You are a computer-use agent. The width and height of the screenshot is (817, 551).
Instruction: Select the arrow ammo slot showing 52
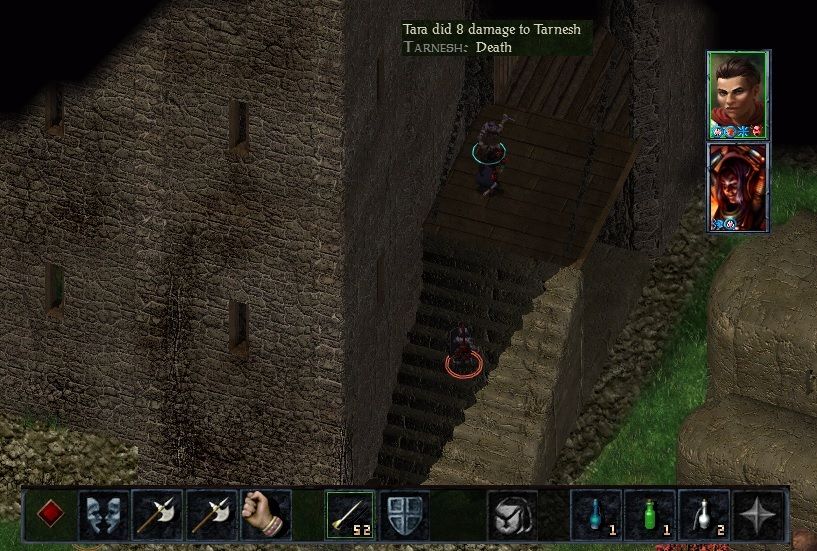pyautogui.click(x=350, y=515)
